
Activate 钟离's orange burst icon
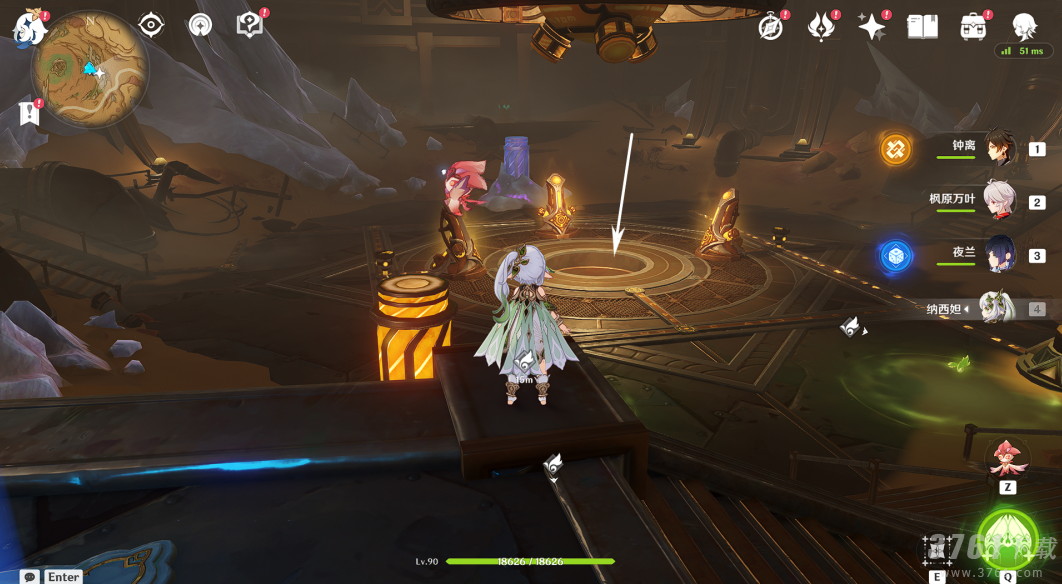coord(895,150)
